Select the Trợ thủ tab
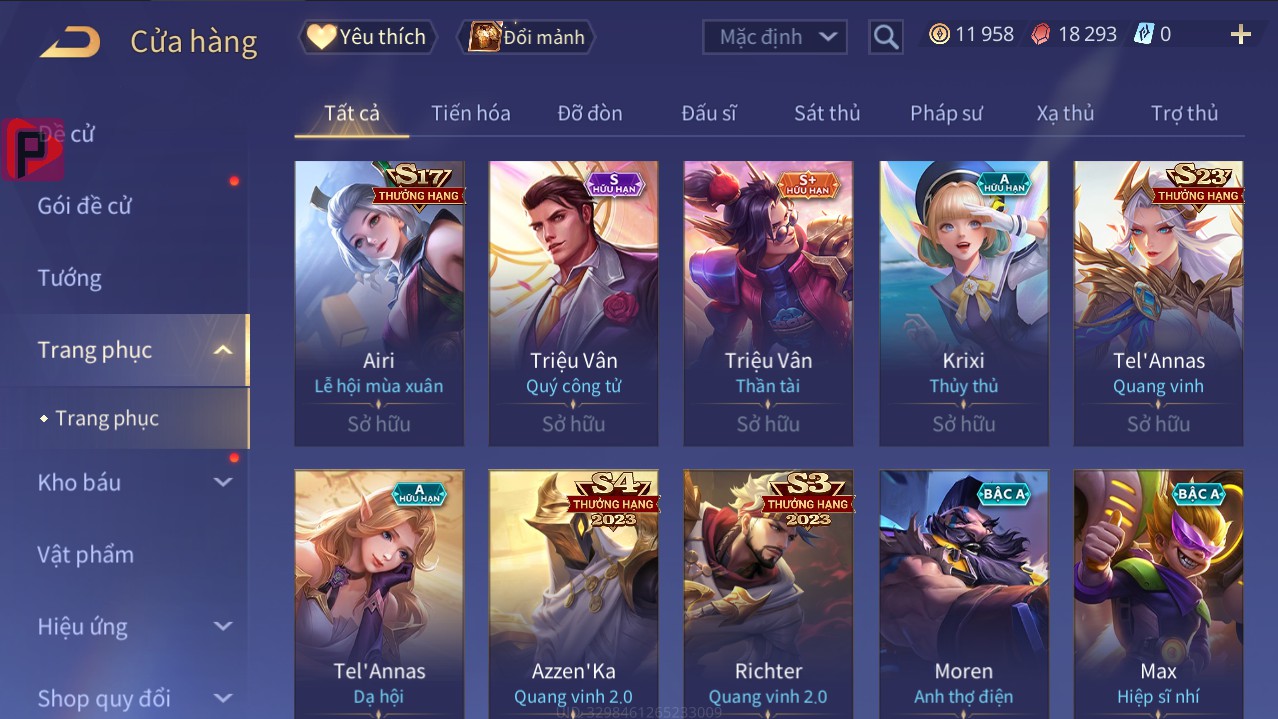 point(1184,113)
